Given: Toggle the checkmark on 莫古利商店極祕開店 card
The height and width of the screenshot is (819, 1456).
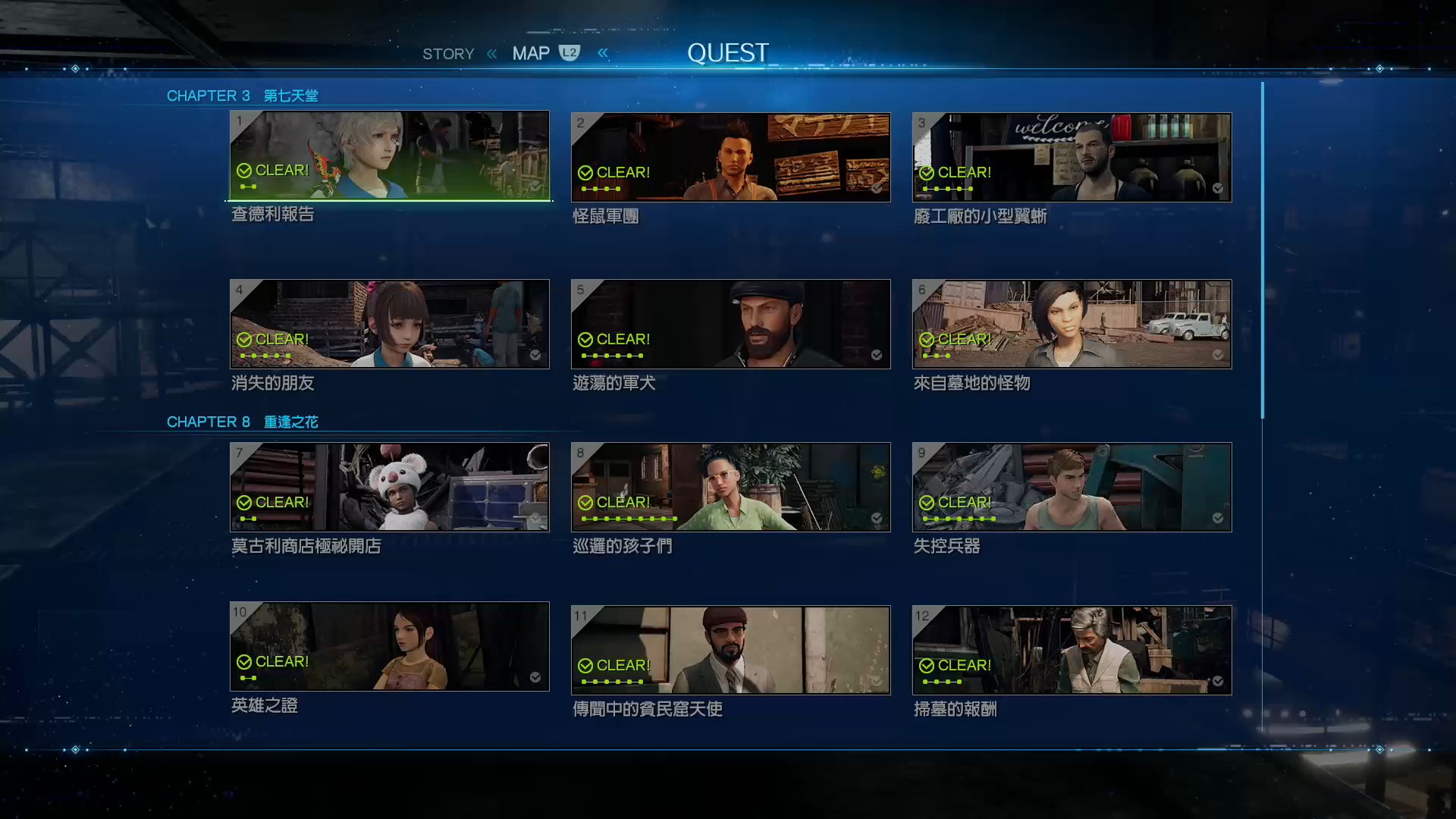Looking at the screenshot, I should click(535, 519).
